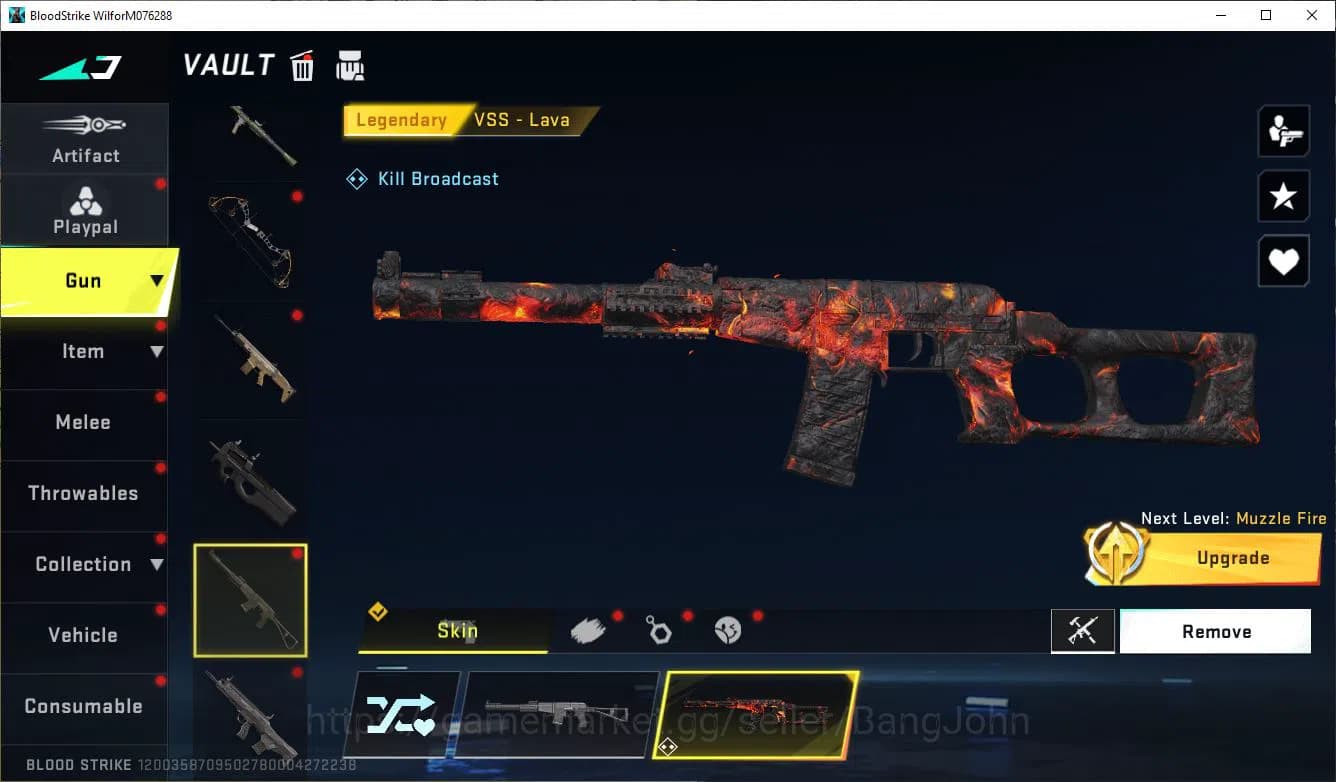Open the spray paint customization icon

pos(590,629)
